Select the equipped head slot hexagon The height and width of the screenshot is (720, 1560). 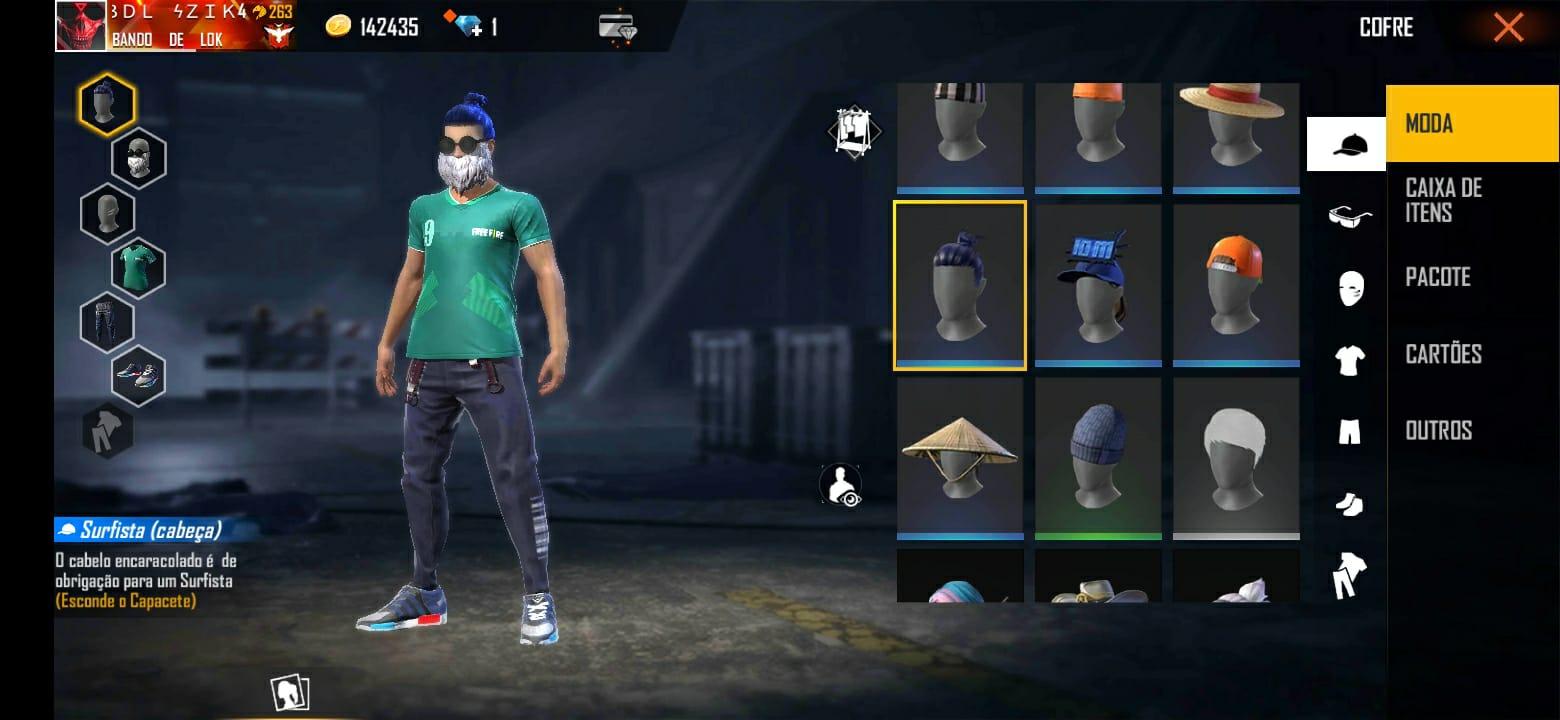(x=108, y=103)
